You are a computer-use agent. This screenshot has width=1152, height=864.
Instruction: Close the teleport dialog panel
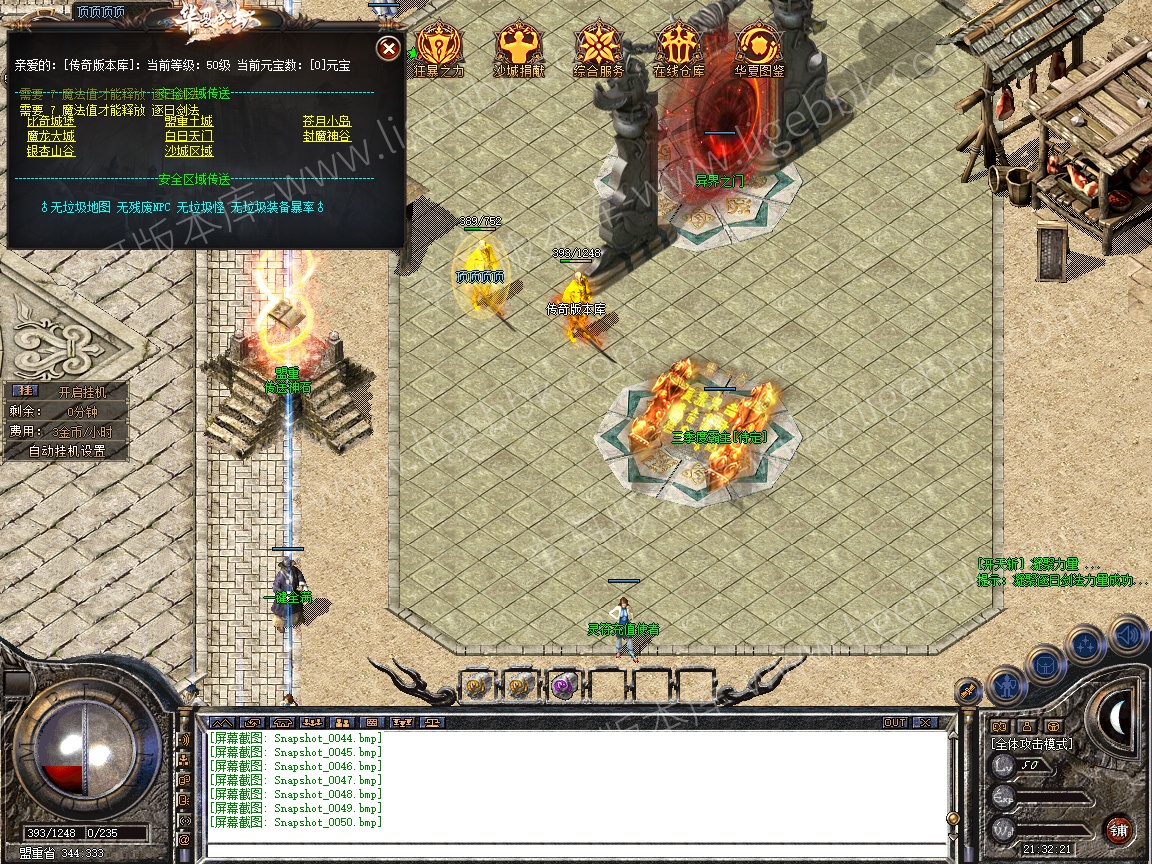click(388, 48)
